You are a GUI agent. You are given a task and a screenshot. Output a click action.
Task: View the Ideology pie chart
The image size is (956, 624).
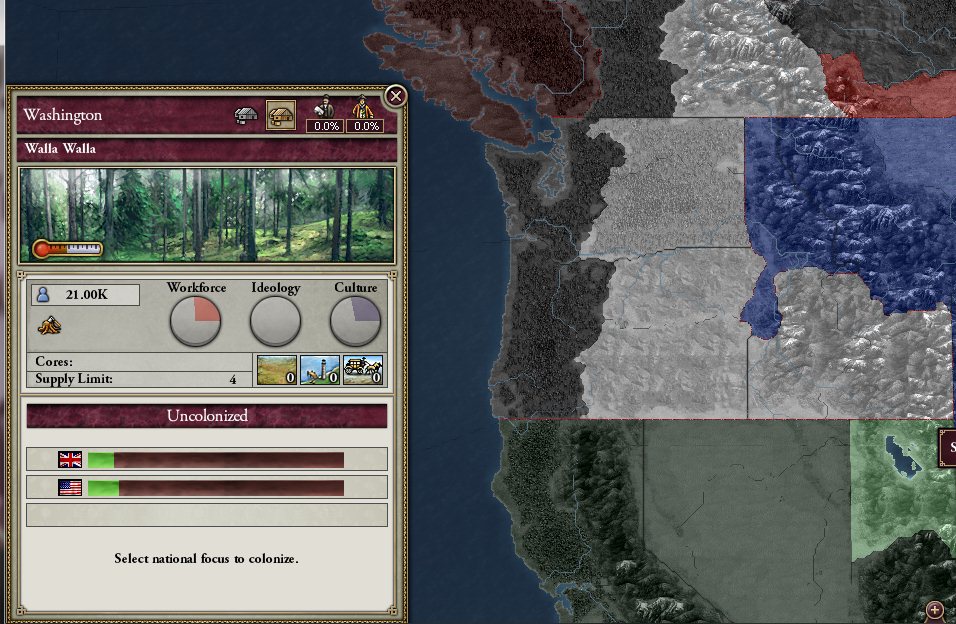coord(275,322)
